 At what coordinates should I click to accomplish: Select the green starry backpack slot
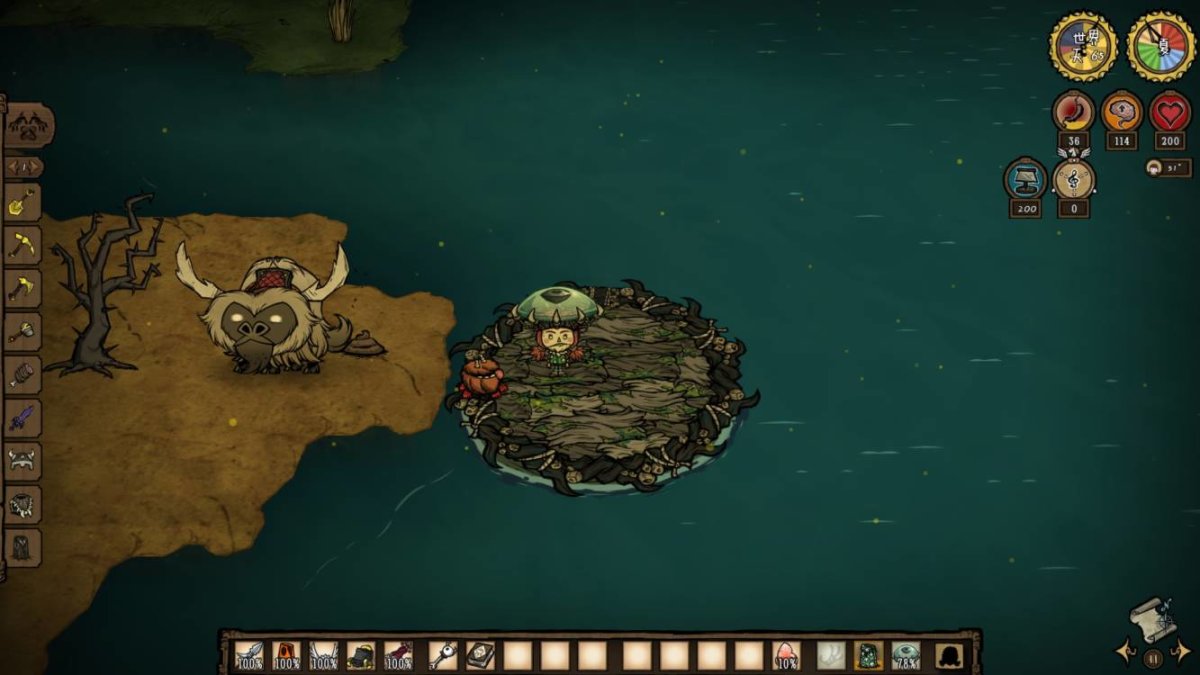coord(868,655)
